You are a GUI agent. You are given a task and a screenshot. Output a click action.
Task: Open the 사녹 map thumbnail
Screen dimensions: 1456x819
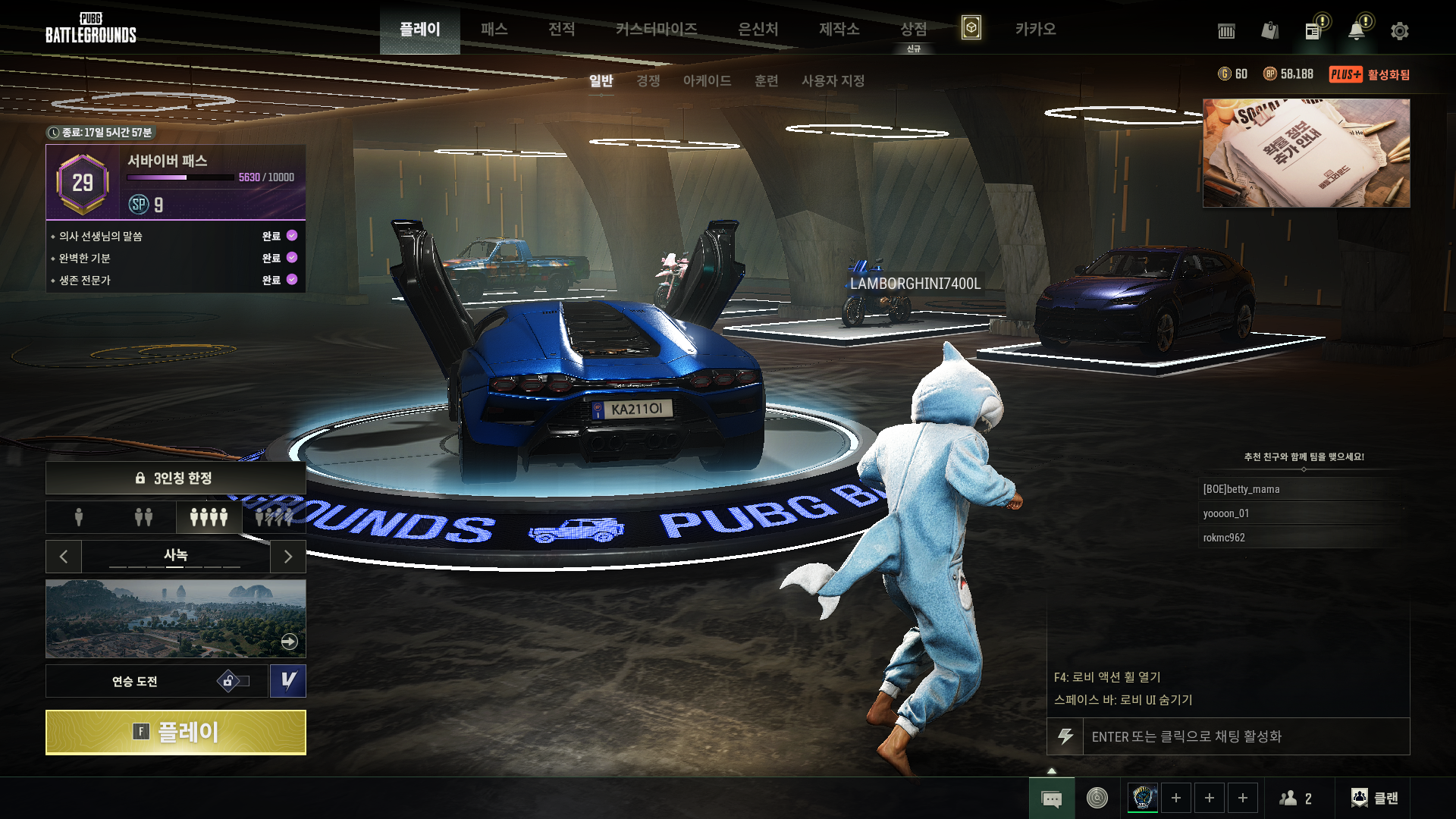tap(175, 618)
